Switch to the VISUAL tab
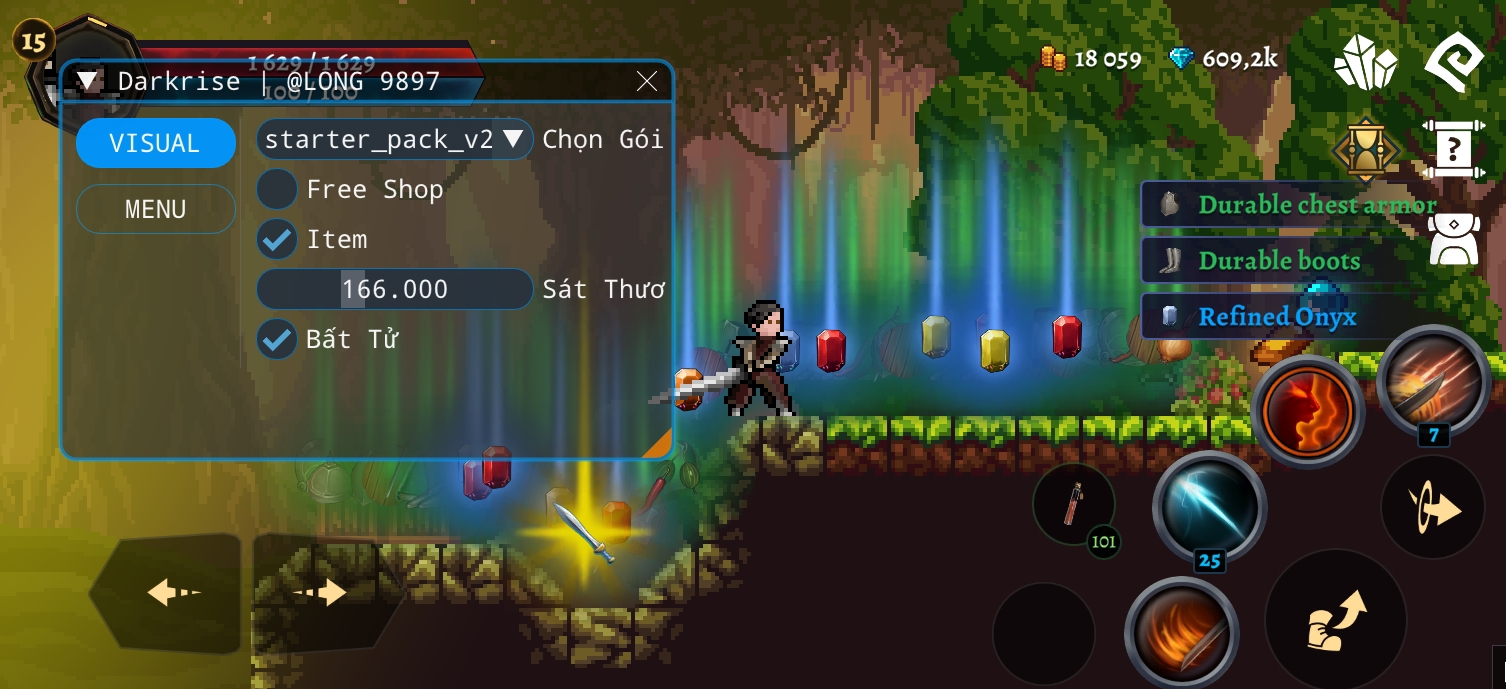The height and width of the screenshot is (689, 1506). [155, 143]
